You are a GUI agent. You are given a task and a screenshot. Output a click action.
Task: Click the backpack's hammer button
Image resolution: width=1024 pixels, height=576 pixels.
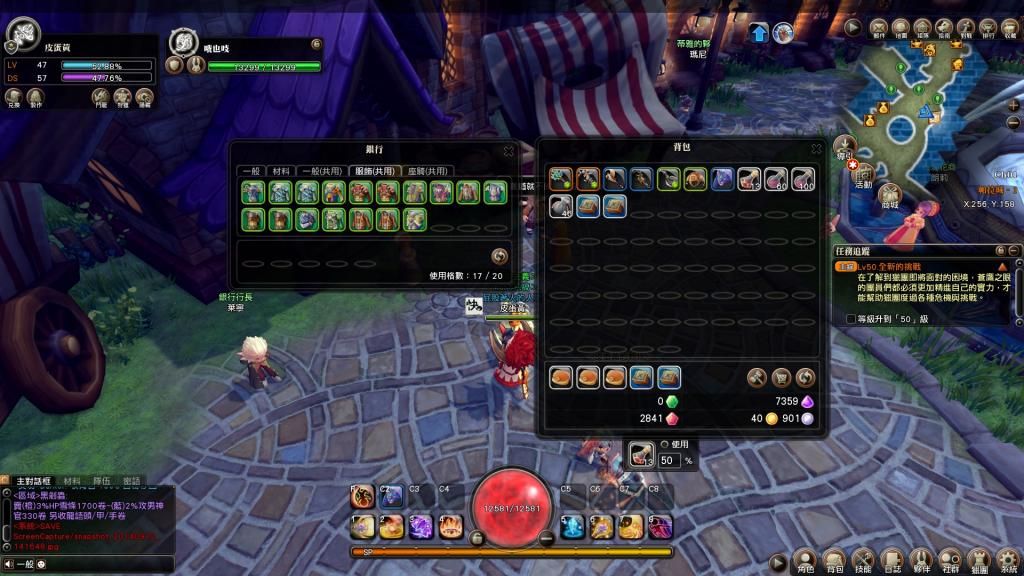(757, 378)
